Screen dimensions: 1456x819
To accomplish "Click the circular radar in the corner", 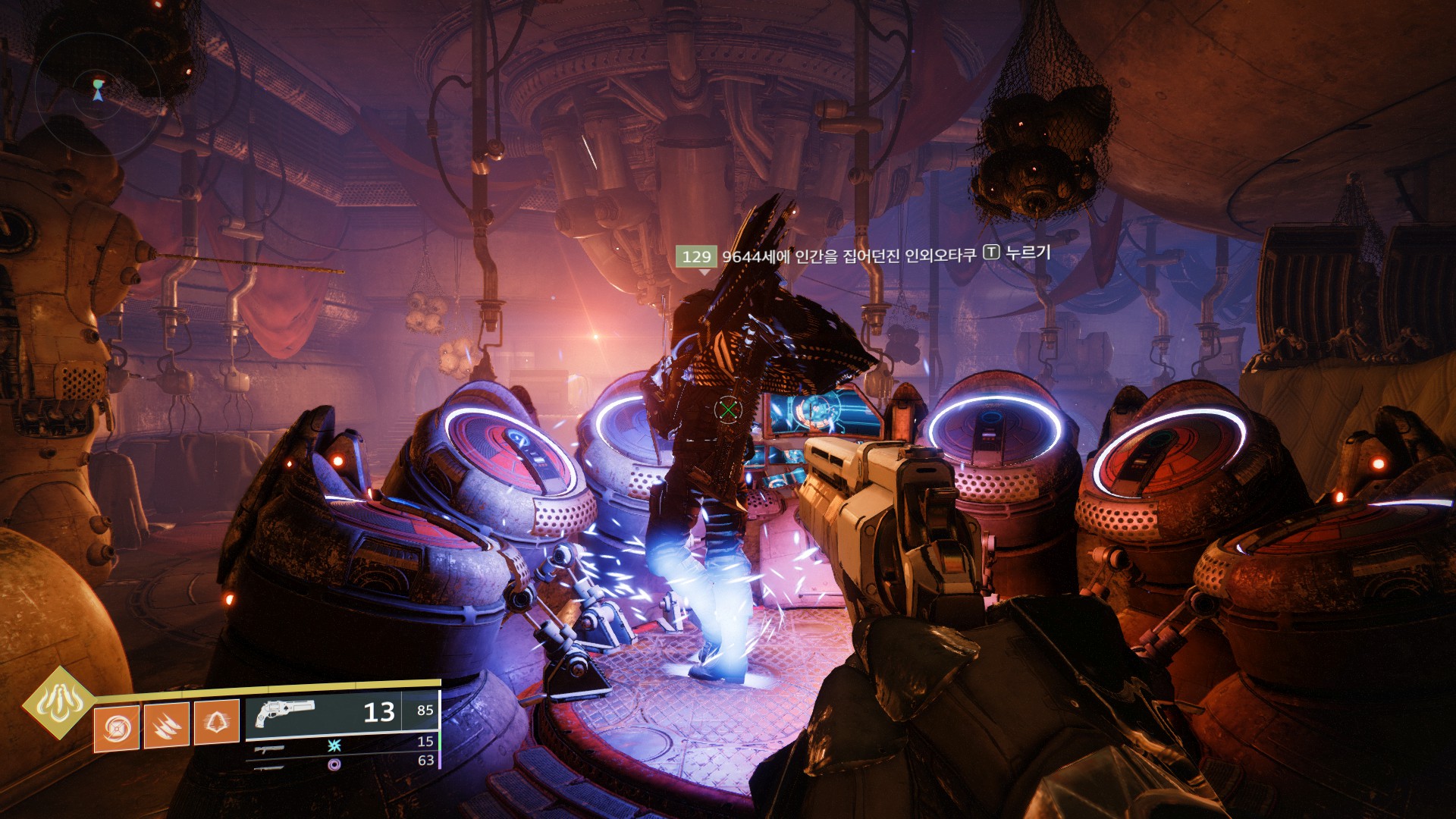I will (x=98, y=86).
